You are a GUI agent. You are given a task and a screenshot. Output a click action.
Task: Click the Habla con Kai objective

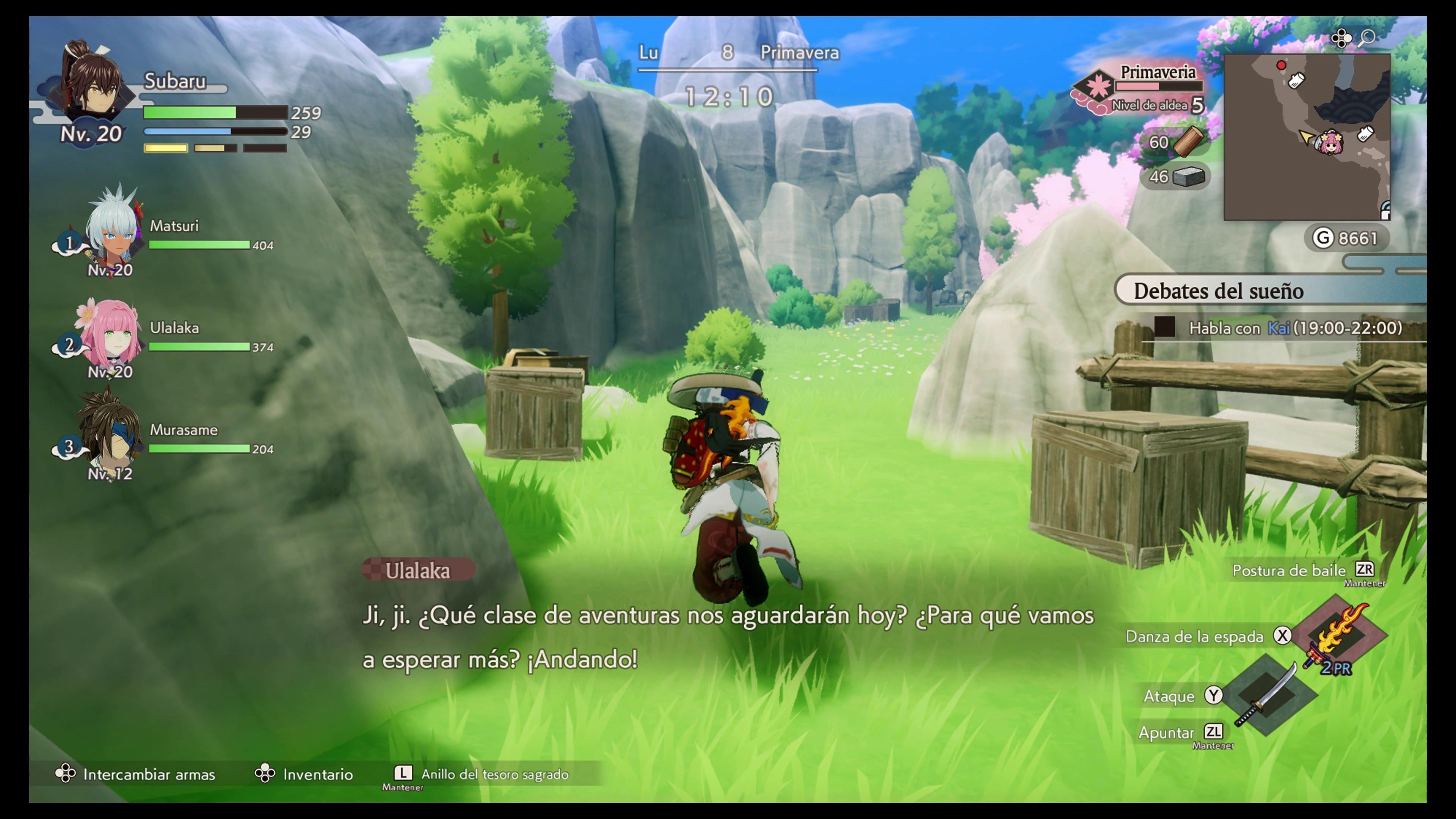click(x=1294, y=328)
